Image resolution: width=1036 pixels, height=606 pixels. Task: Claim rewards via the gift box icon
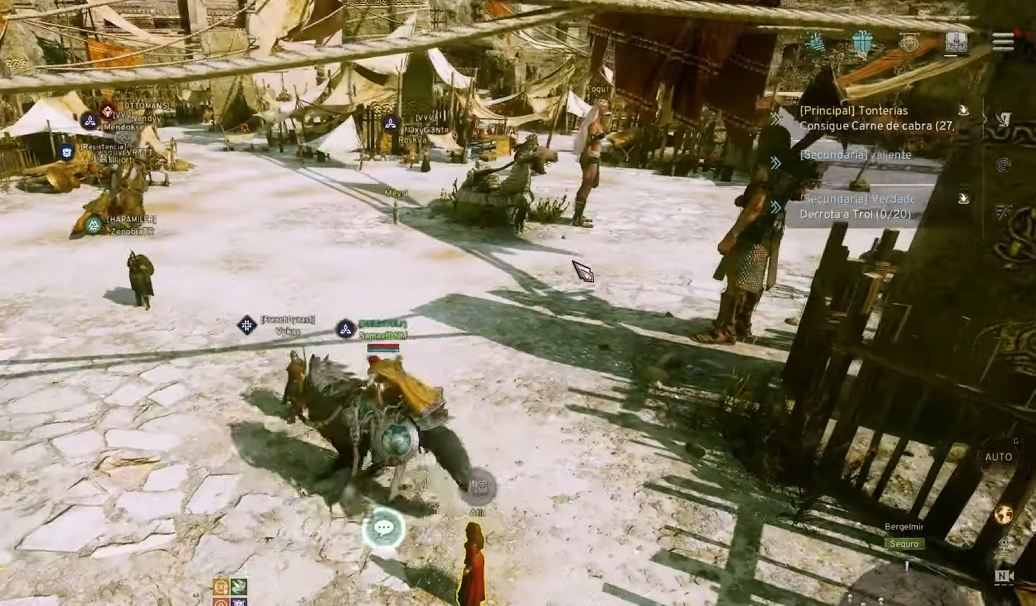pyautogui.click(x=863, y=42)
